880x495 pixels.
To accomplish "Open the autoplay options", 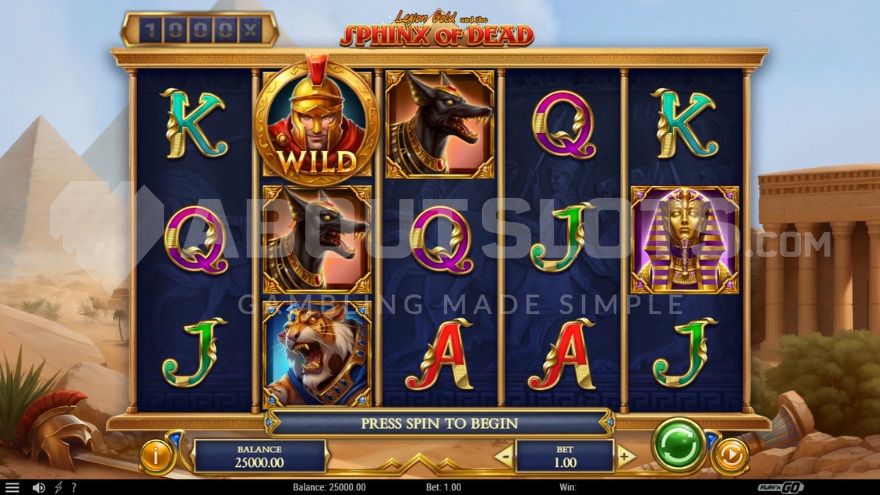I will (730, 456).
